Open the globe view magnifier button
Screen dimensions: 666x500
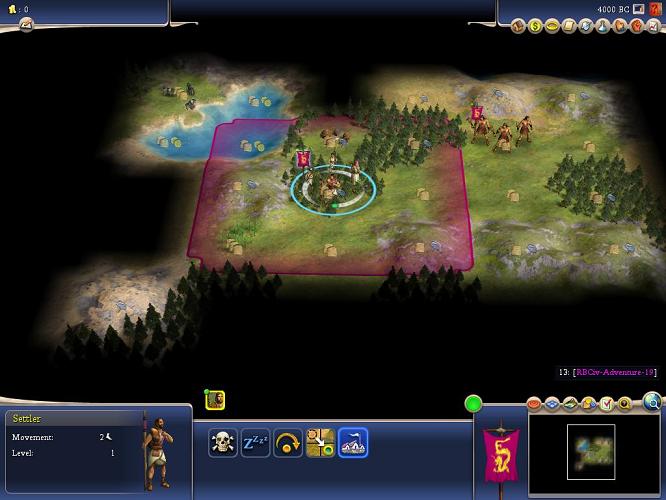pyautogui.click(x=653, y=402)
